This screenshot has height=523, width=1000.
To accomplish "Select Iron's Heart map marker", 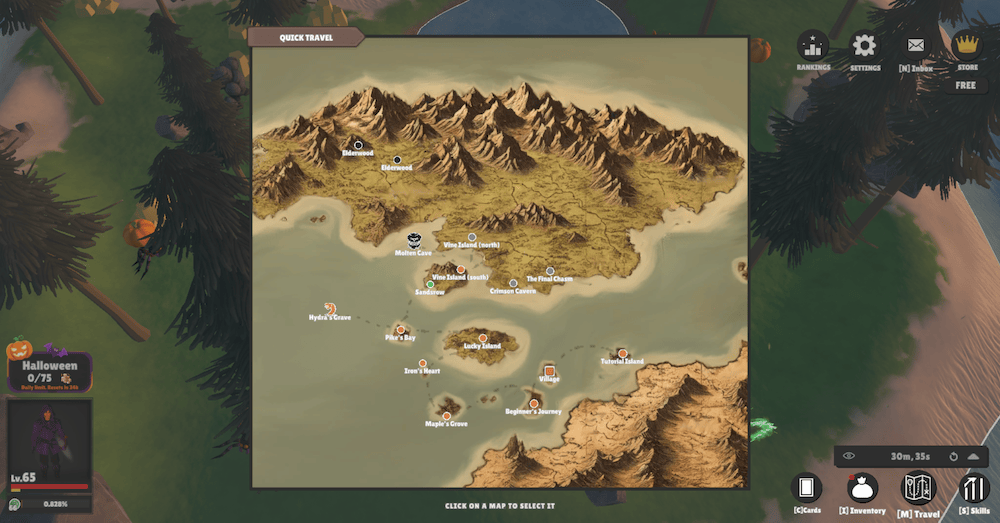I will [x=422, y=362].
